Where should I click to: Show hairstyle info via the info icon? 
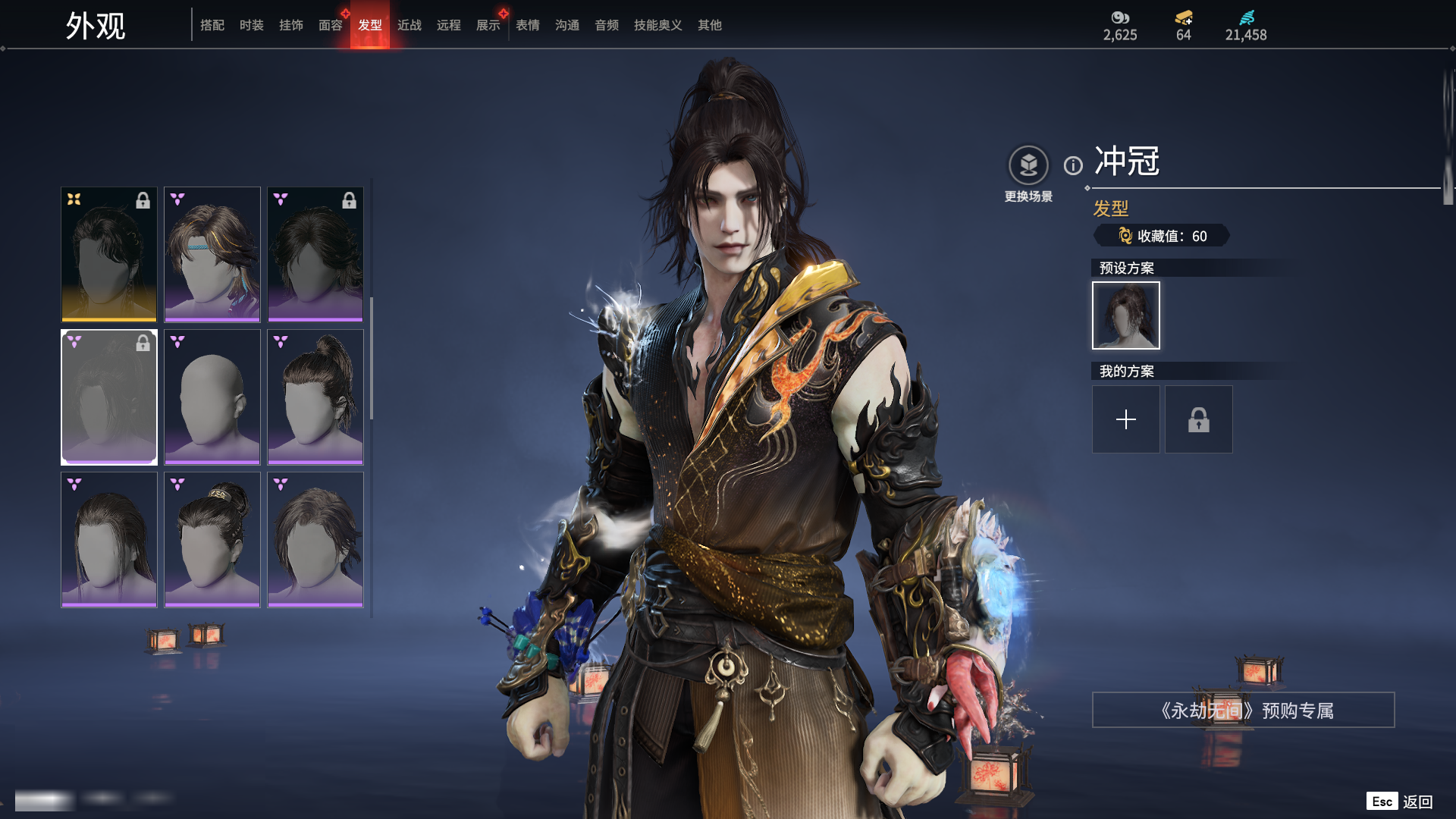tap(1073, 165)
